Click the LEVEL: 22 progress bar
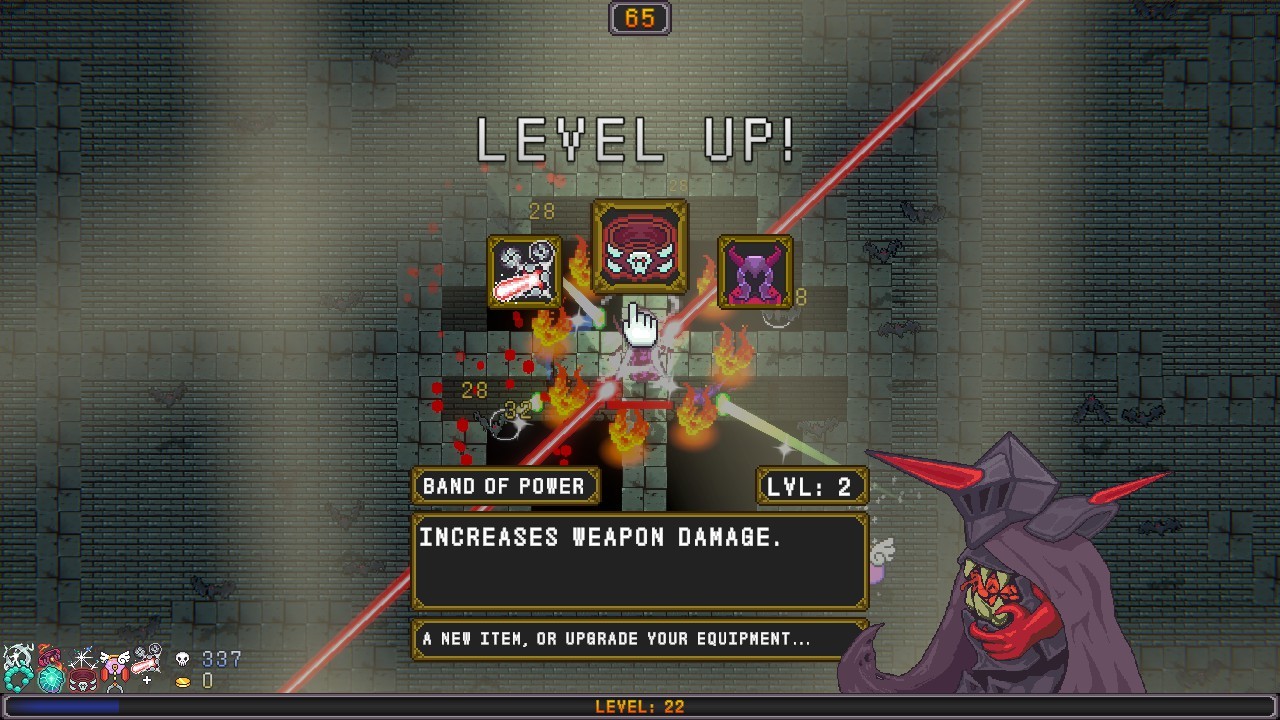This screenshot has width=1280, height=720. (x=639, y=706)
